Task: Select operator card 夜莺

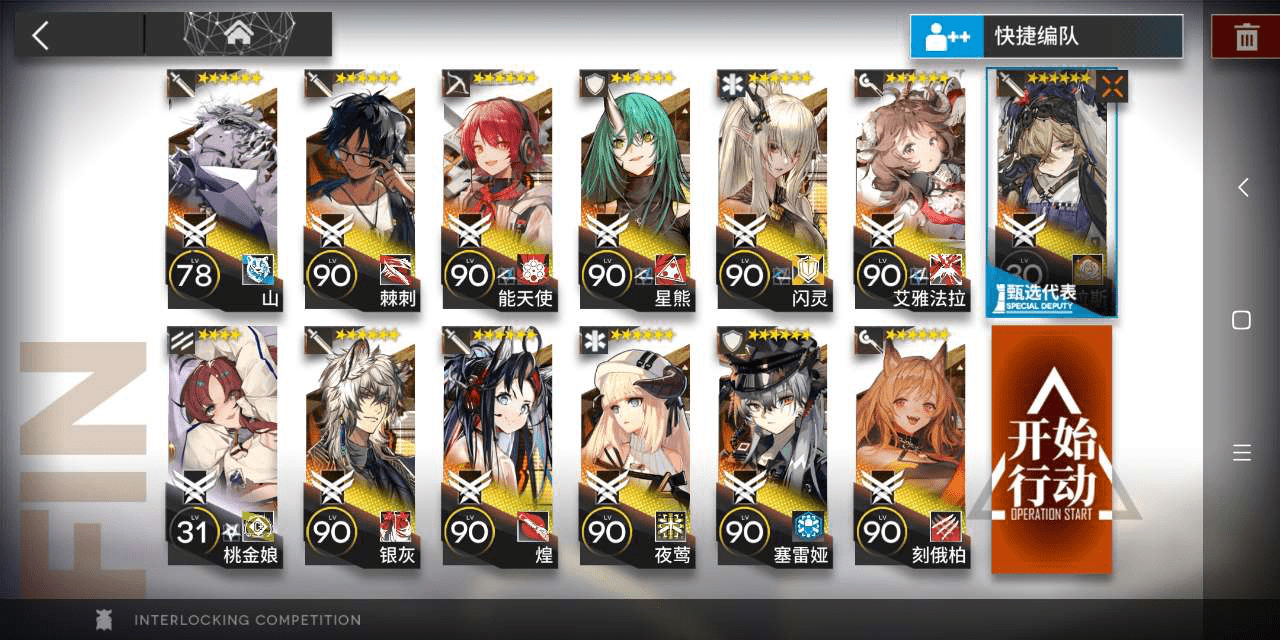Action: [x=634, y=447]
